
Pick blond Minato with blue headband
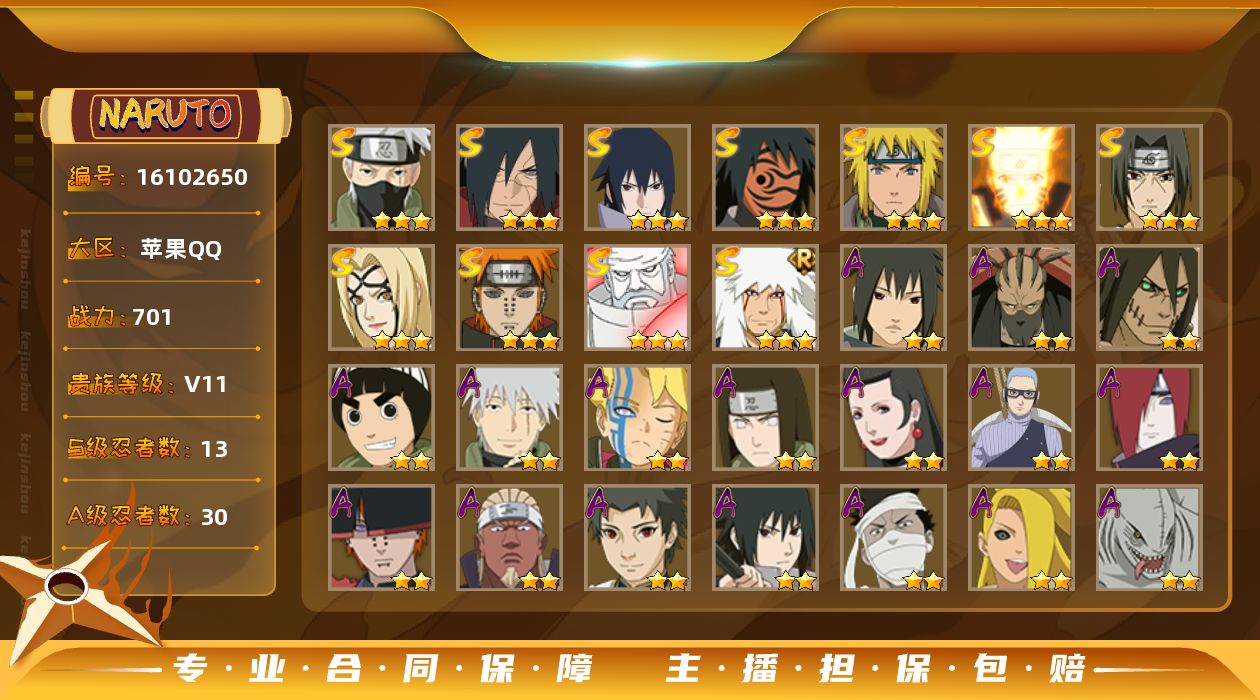click(x=893, y=178)
